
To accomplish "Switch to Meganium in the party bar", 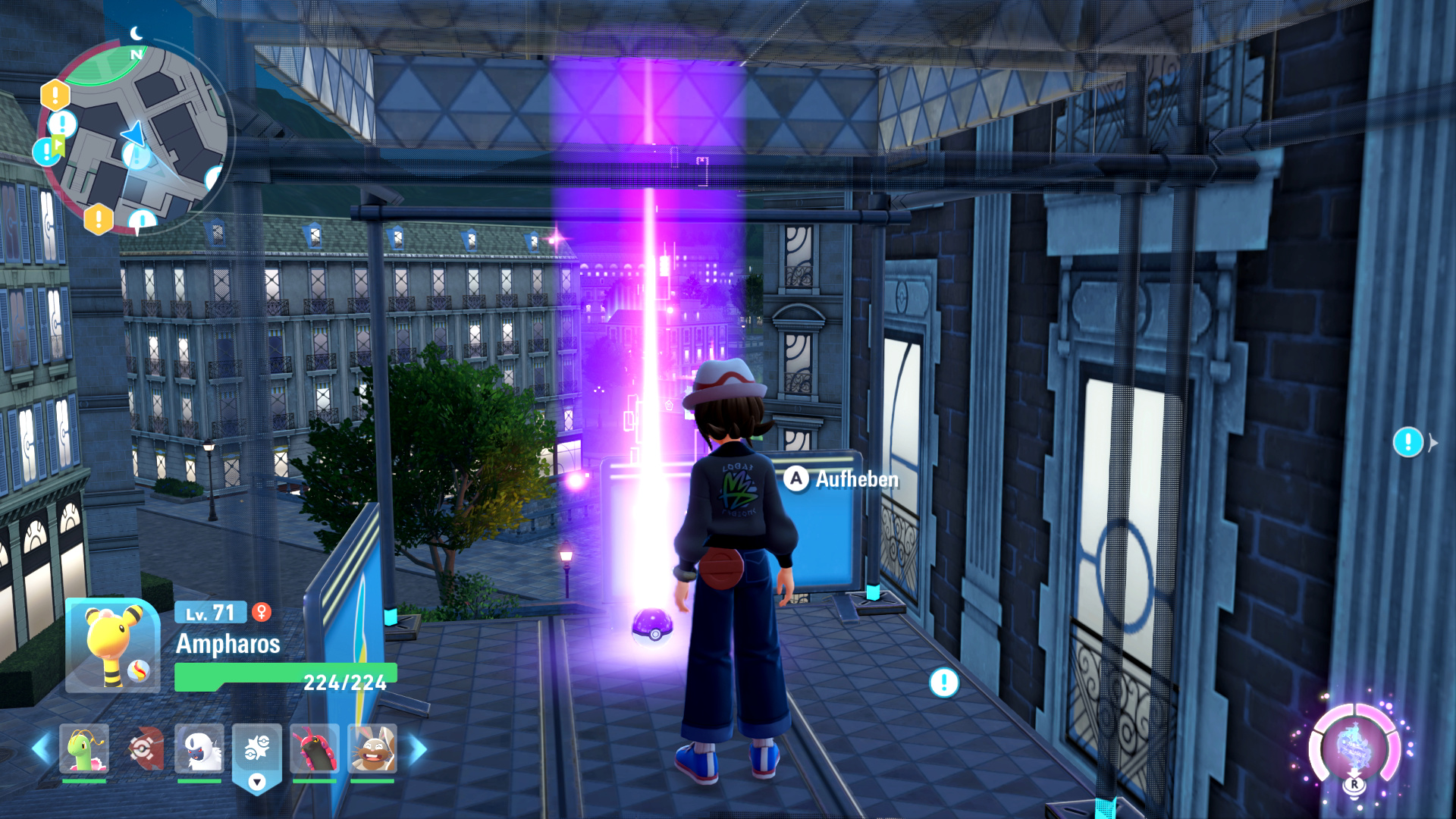I will point(84,748).
